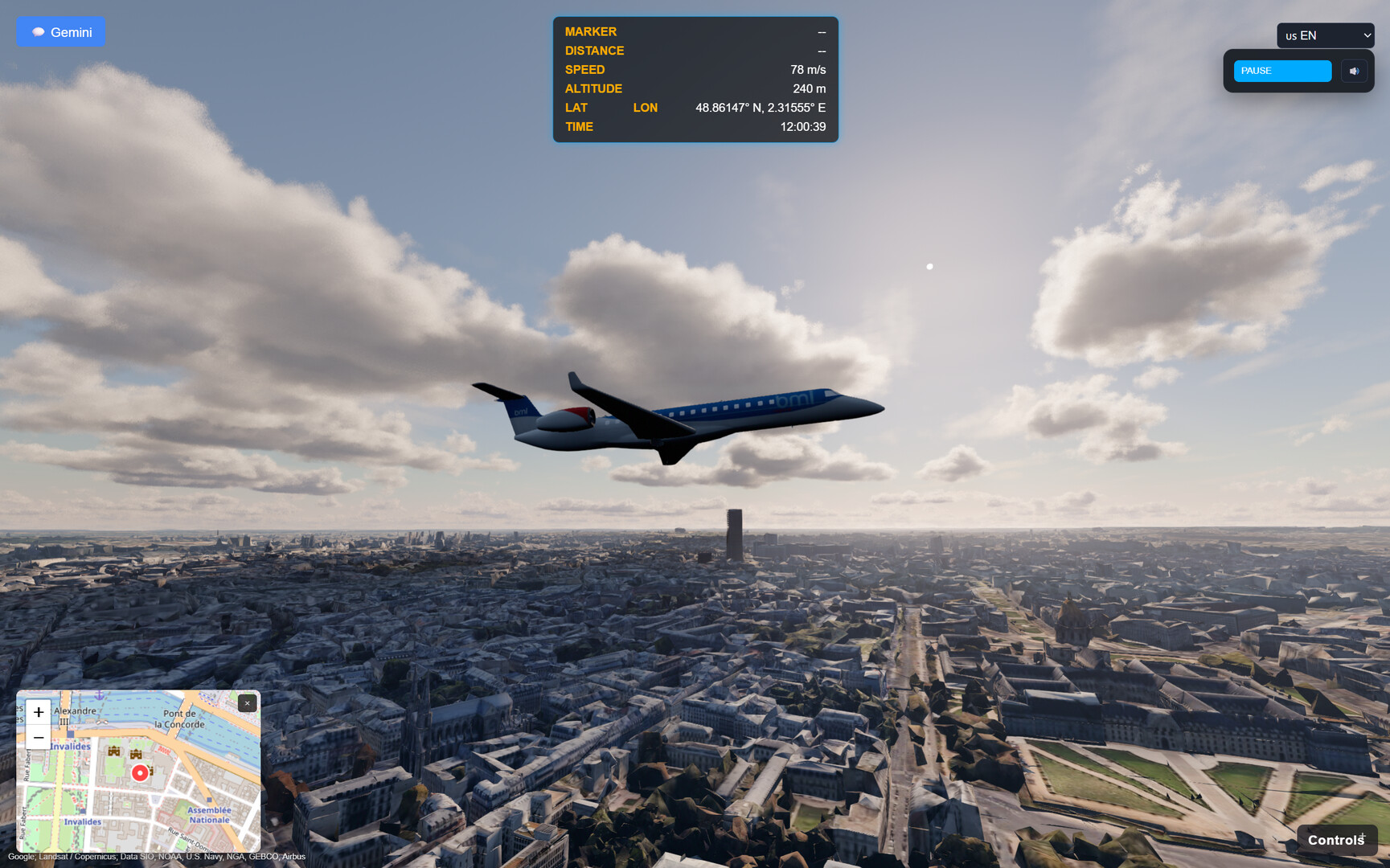Click the red aircraft position marker on minimap
Screen dimensions: 1390x868
139,774
